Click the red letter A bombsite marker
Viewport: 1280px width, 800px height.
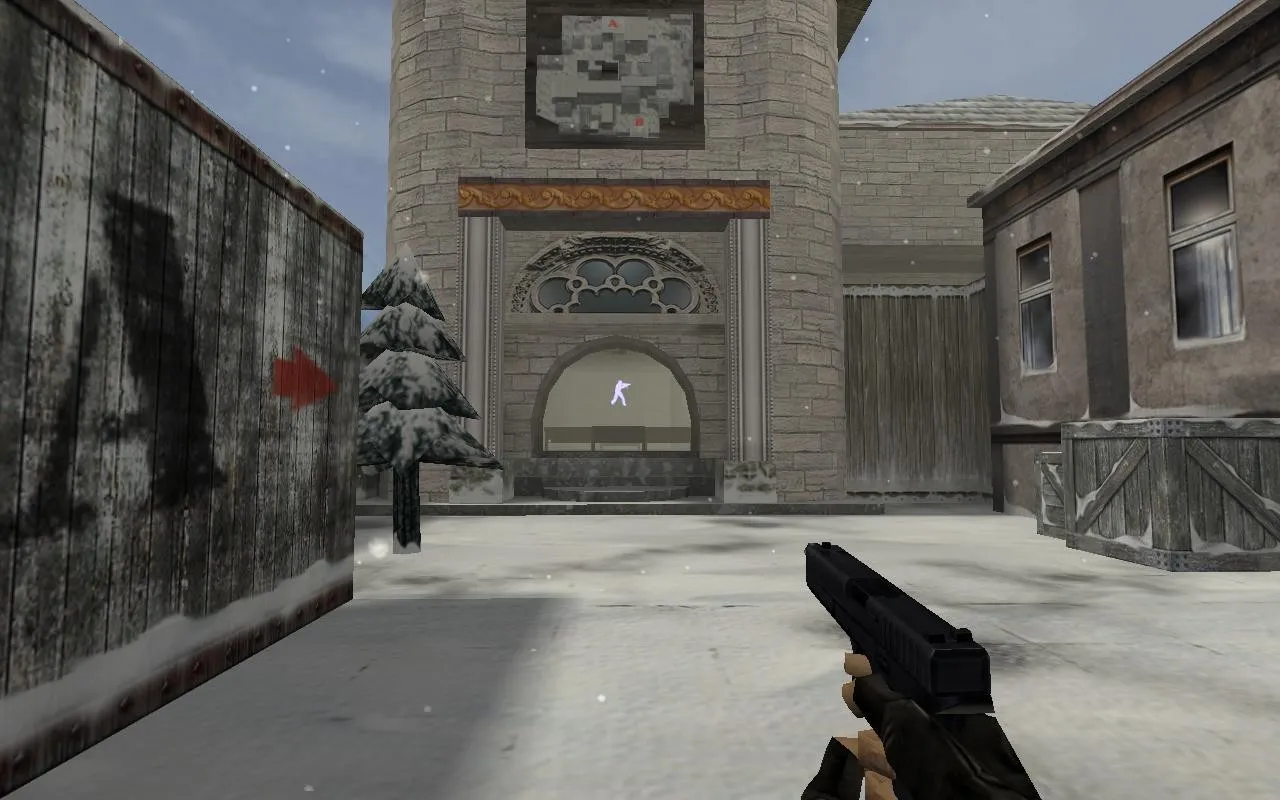tap(612, 23)
